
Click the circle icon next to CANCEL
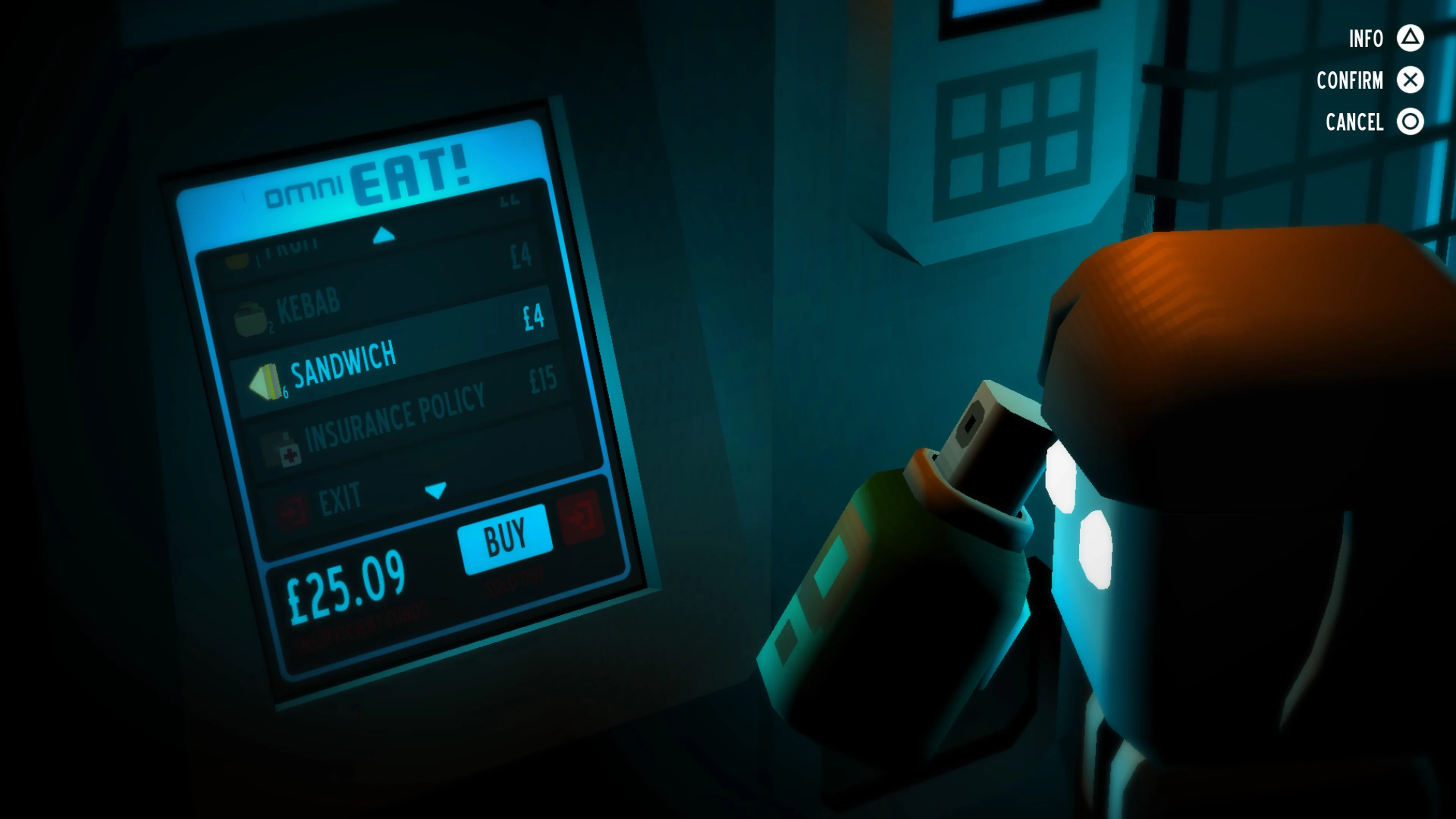[1411, 121]
